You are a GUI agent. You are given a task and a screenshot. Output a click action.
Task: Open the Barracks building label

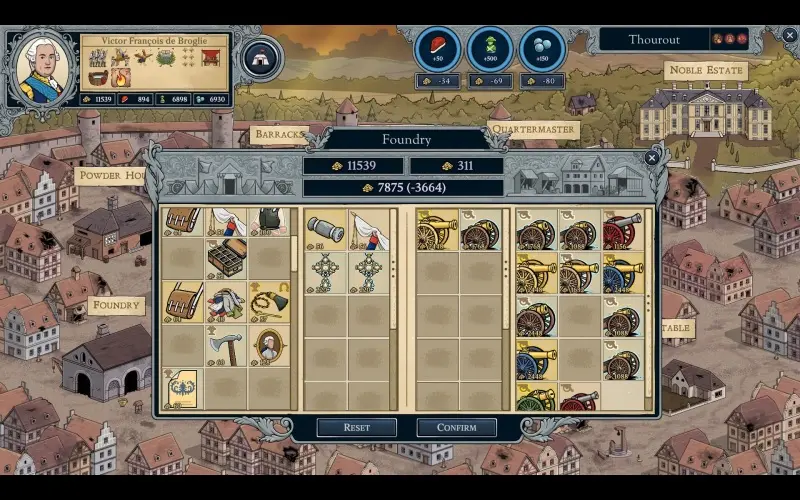tap(277, 133)
